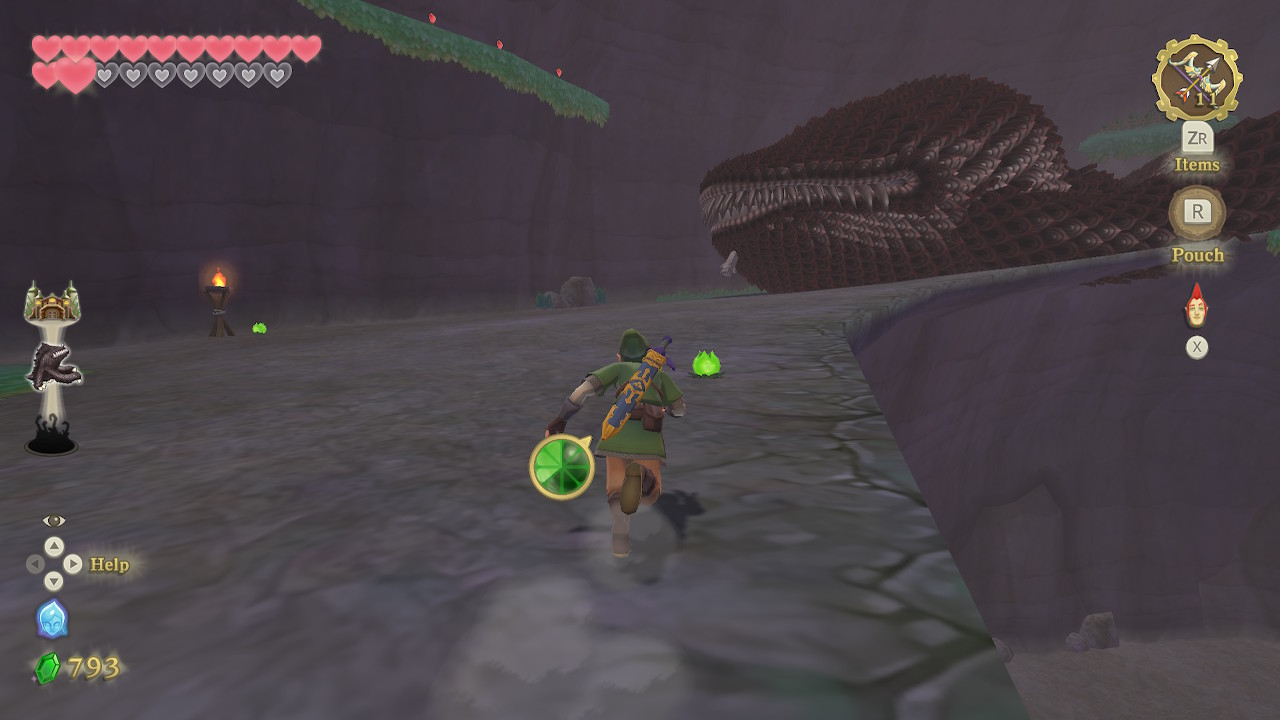Image resolution: width=1280 pixels, height=720 pixels.
Task: Select the bow and arrows item icon
Action: point(1197,78)
